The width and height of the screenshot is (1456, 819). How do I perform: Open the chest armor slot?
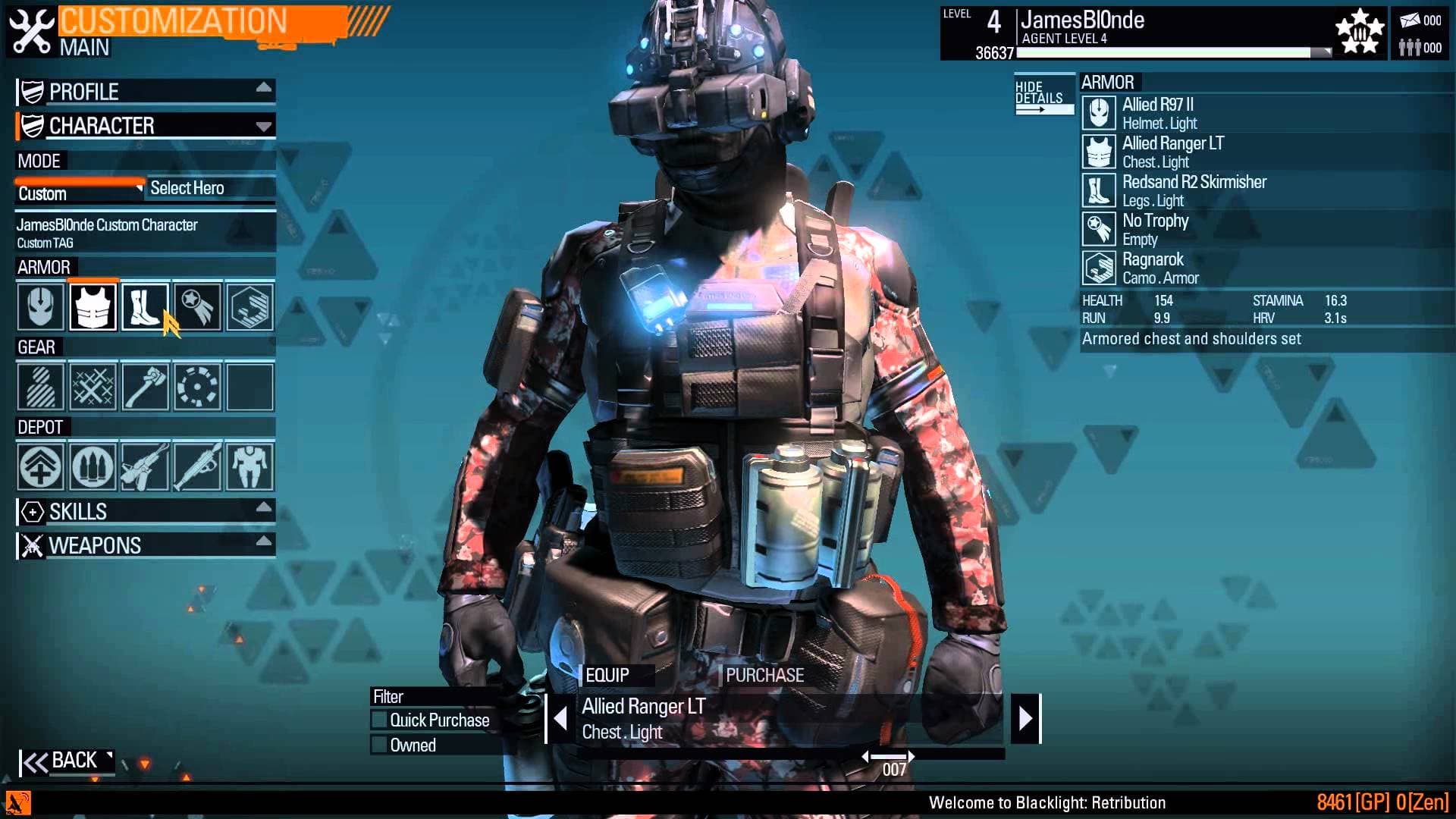pos(93,306)
